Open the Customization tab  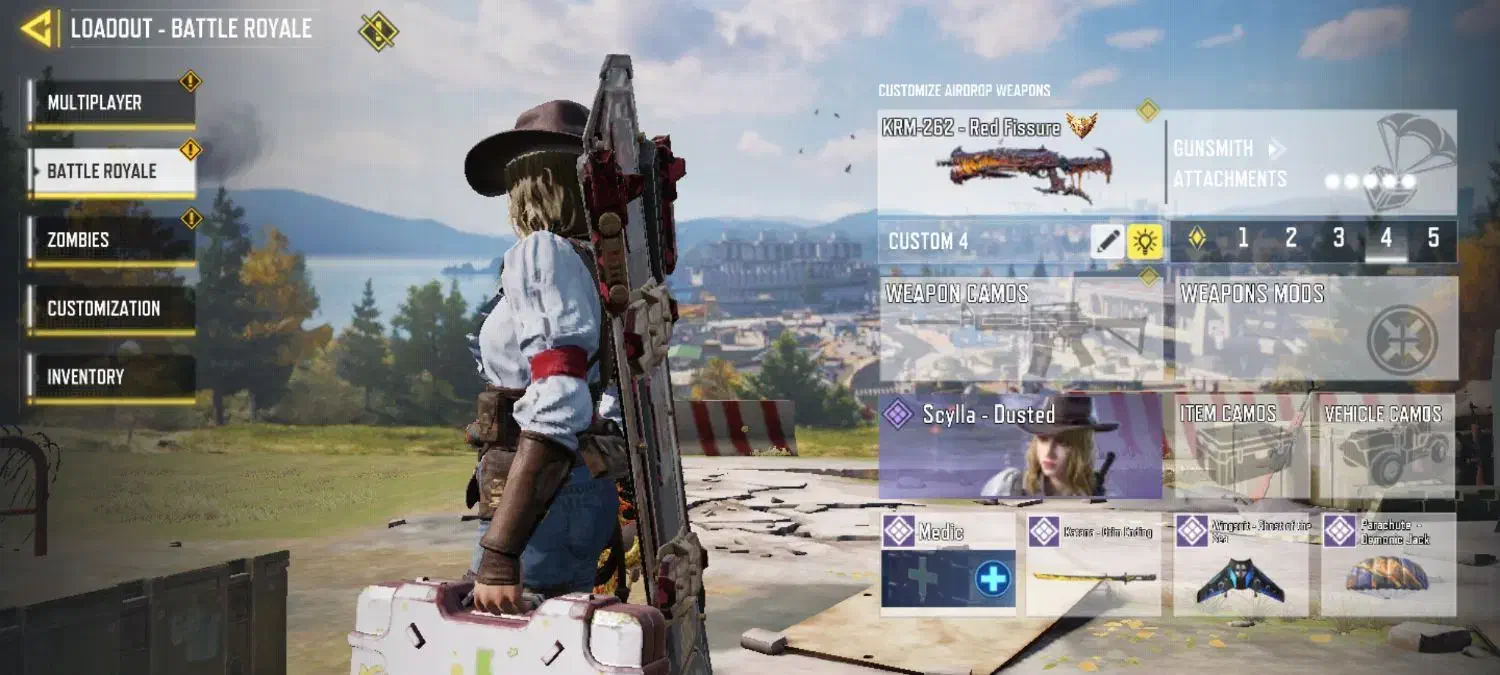click(x=110, y=308)
